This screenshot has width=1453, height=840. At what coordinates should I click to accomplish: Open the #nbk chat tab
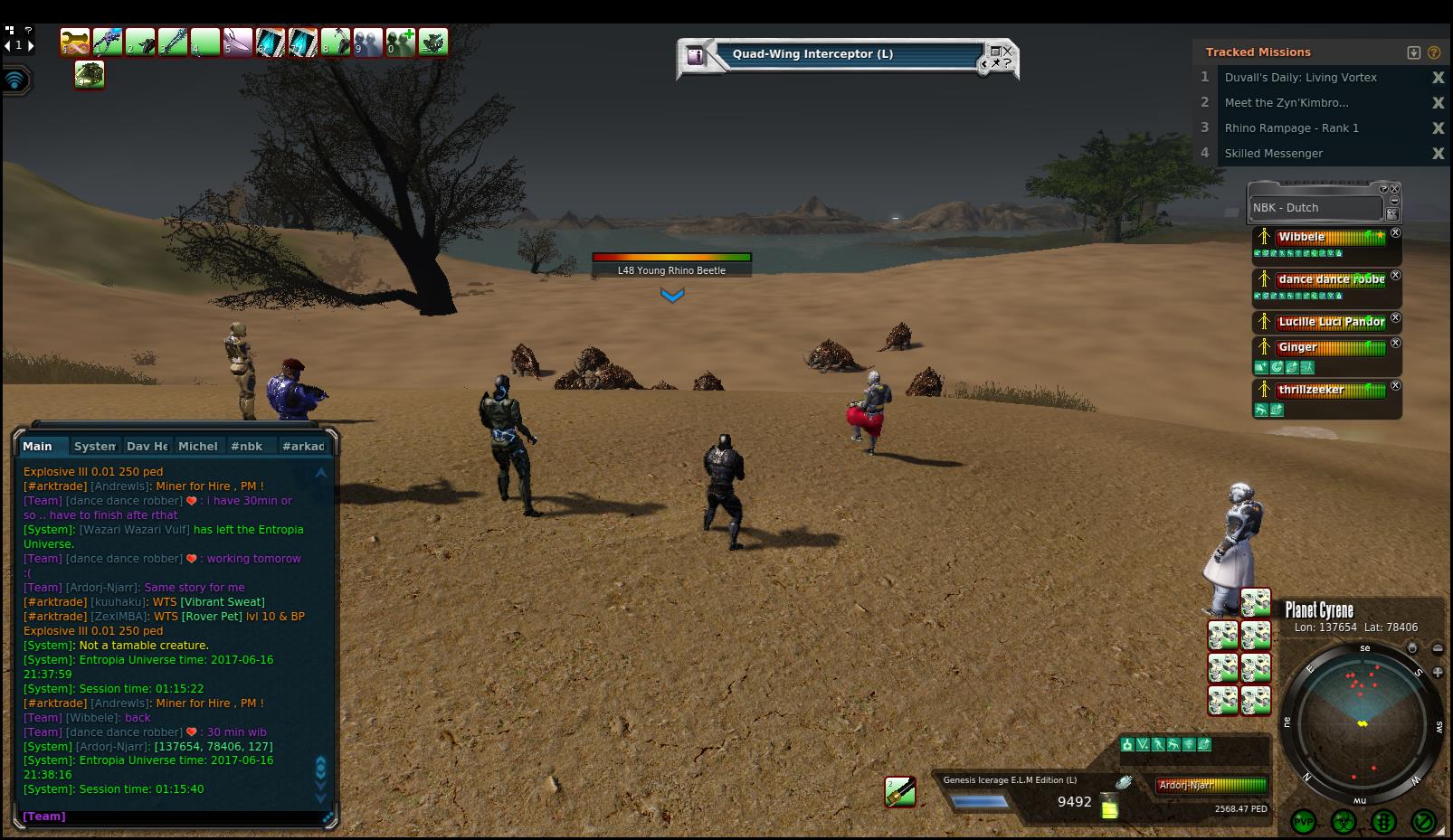[x=246, y=447]
